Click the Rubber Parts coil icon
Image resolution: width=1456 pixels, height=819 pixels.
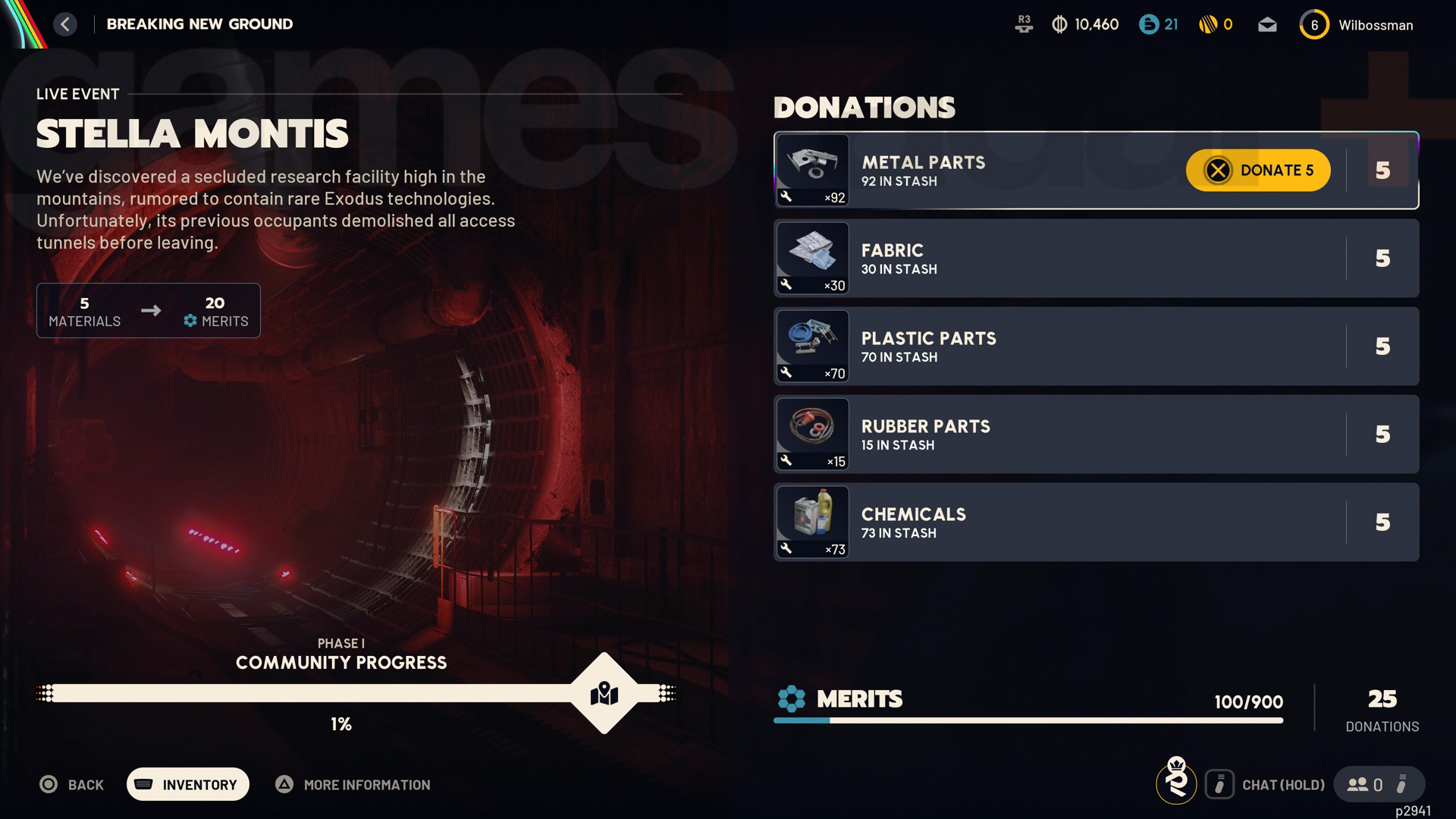[x=812, y=433]
